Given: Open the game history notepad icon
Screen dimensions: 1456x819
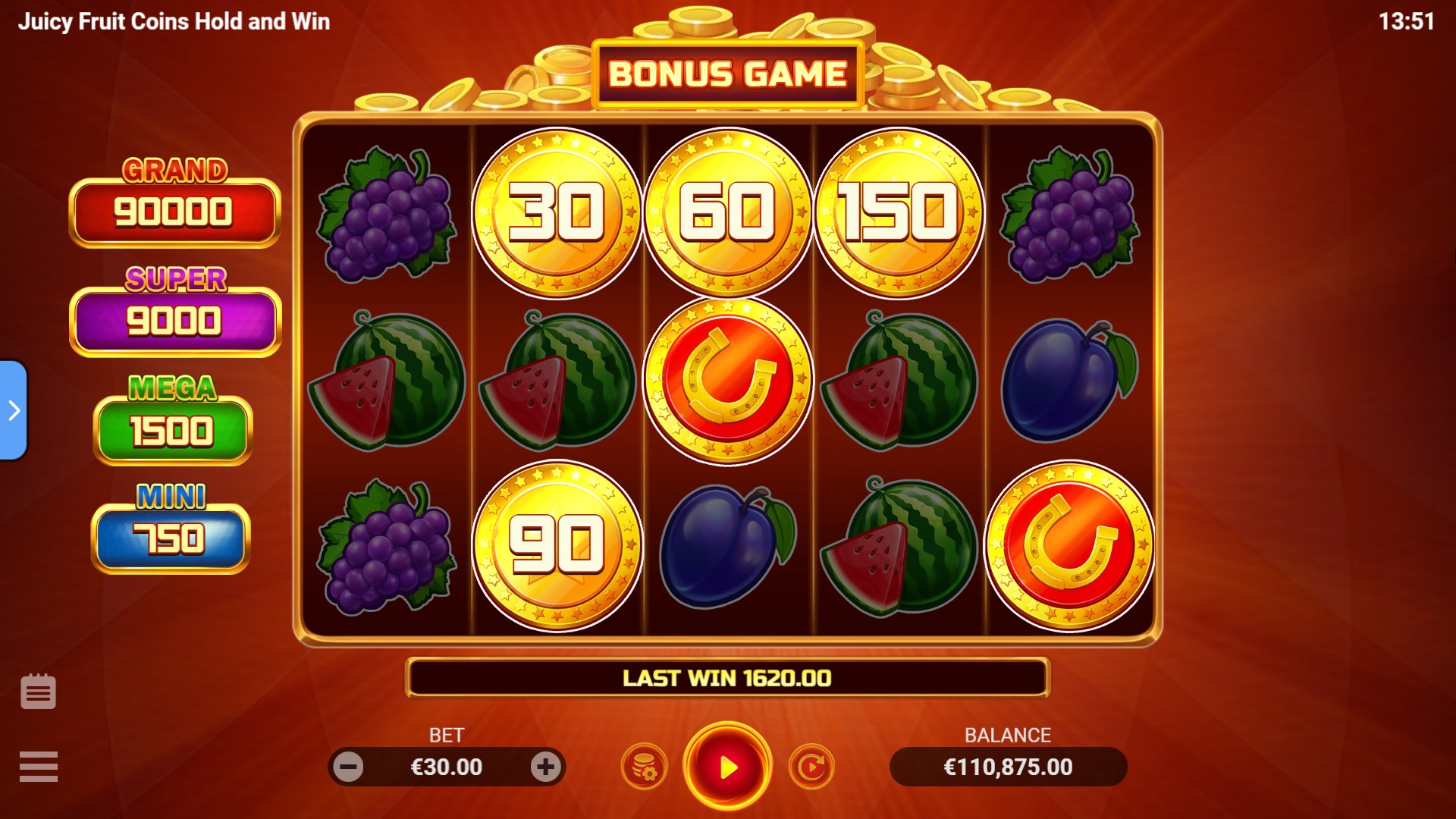Looking at the screenshot, I should coord(39,692).
